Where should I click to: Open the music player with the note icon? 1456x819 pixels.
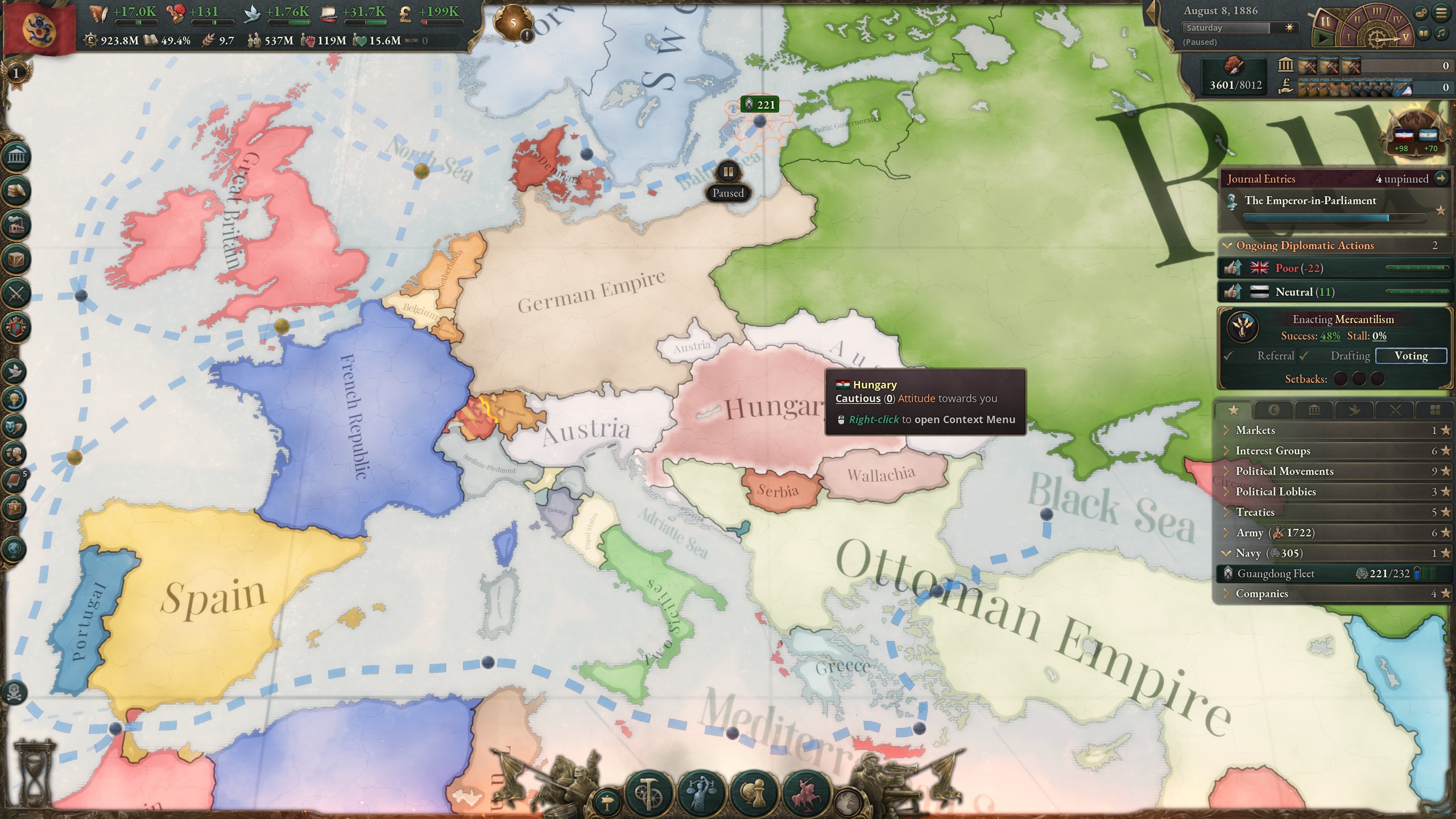pos(1441,32)
